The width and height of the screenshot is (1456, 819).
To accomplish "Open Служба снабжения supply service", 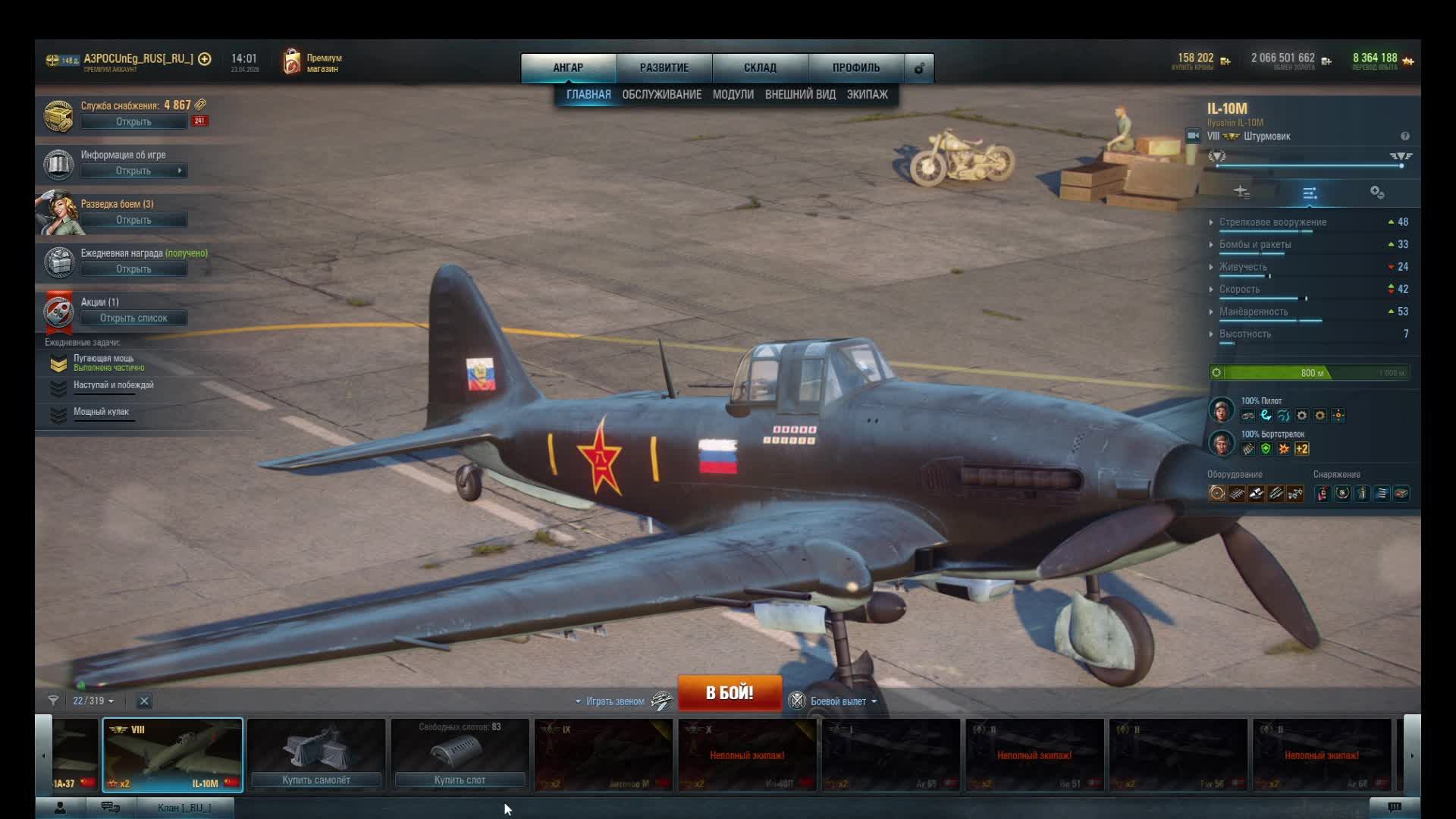I will coord(133,121).
